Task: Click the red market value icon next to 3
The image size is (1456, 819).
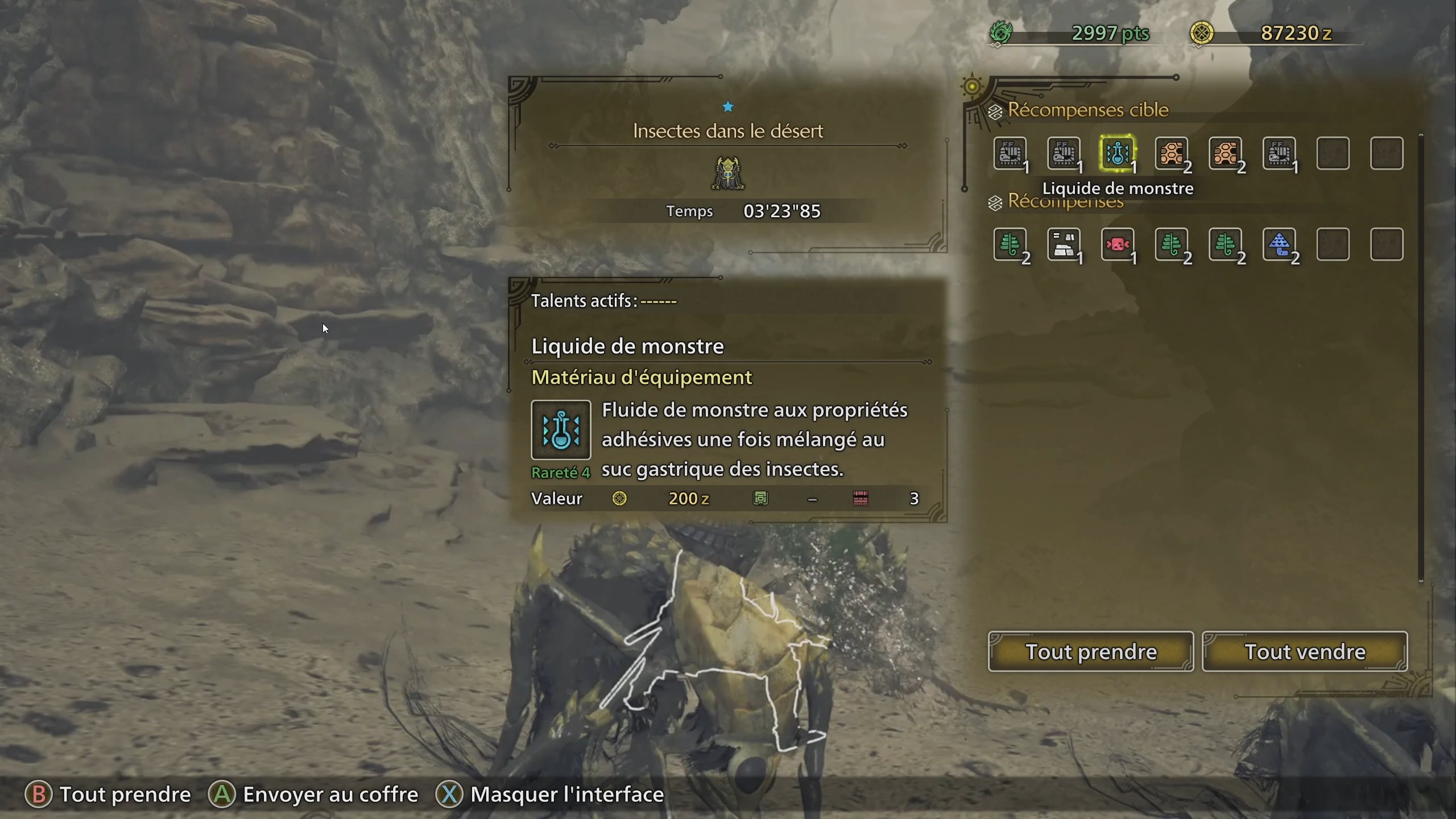Action: pos(861,498)
